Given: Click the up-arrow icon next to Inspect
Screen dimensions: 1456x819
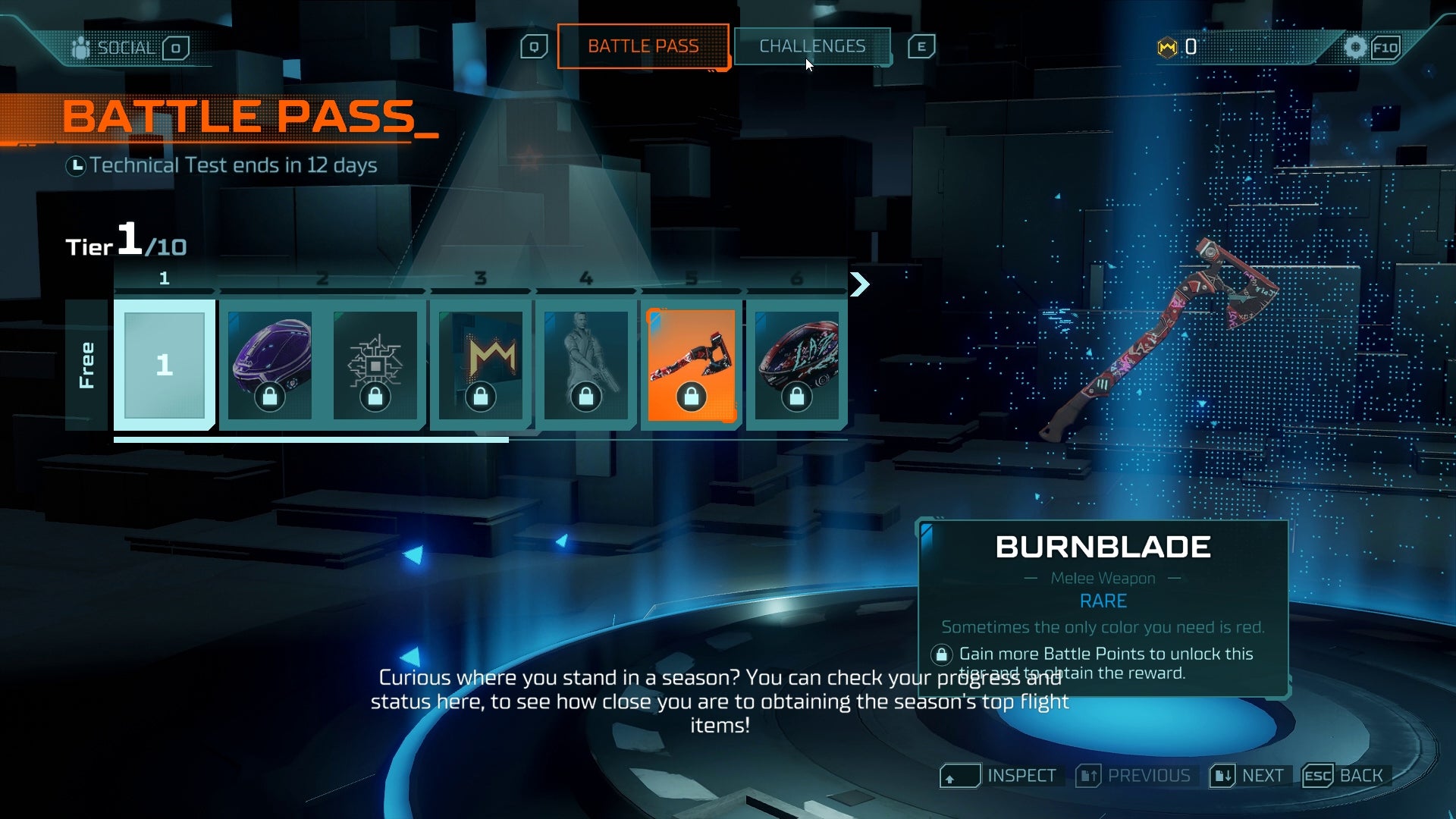Looking at the screenshot, I should (960, 776).
